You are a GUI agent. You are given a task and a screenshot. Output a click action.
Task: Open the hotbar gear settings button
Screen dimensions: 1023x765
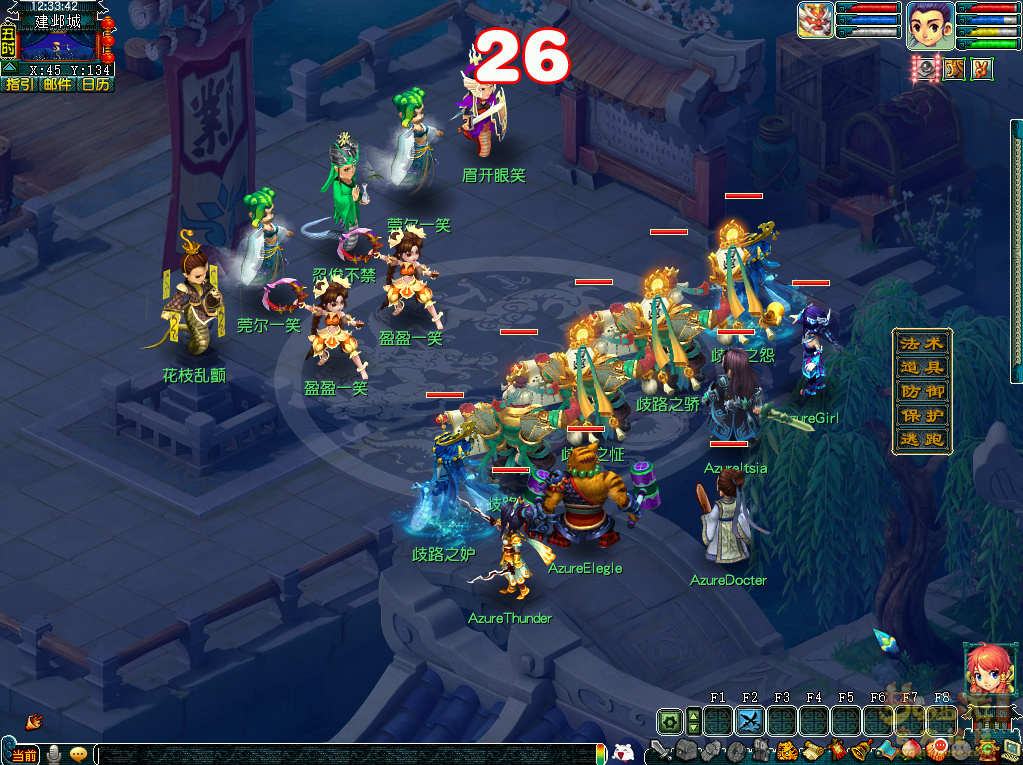[x=668, y=720]
